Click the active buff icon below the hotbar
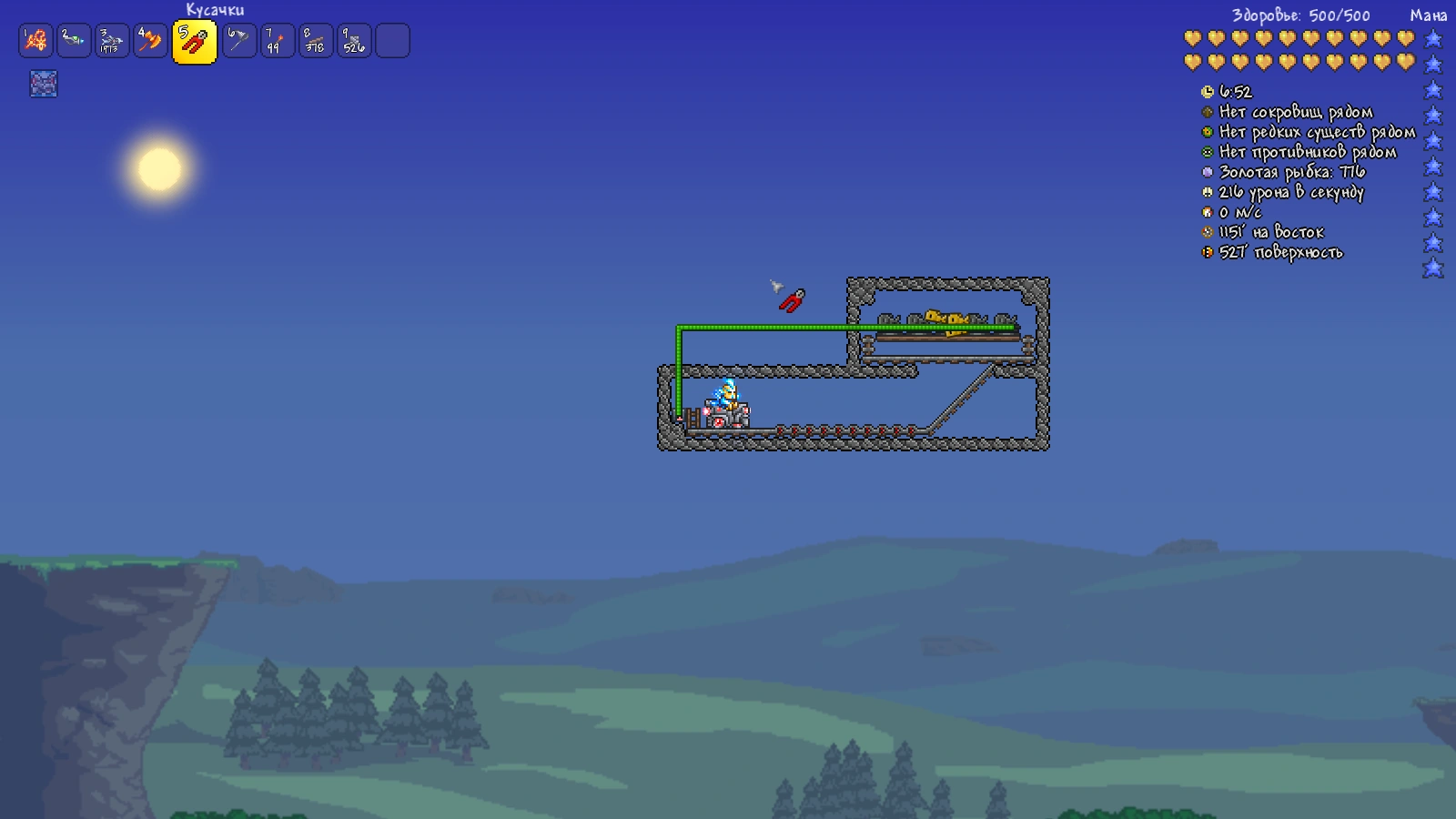This screenshot has width=1456, height=819. [x=43, y=84]
